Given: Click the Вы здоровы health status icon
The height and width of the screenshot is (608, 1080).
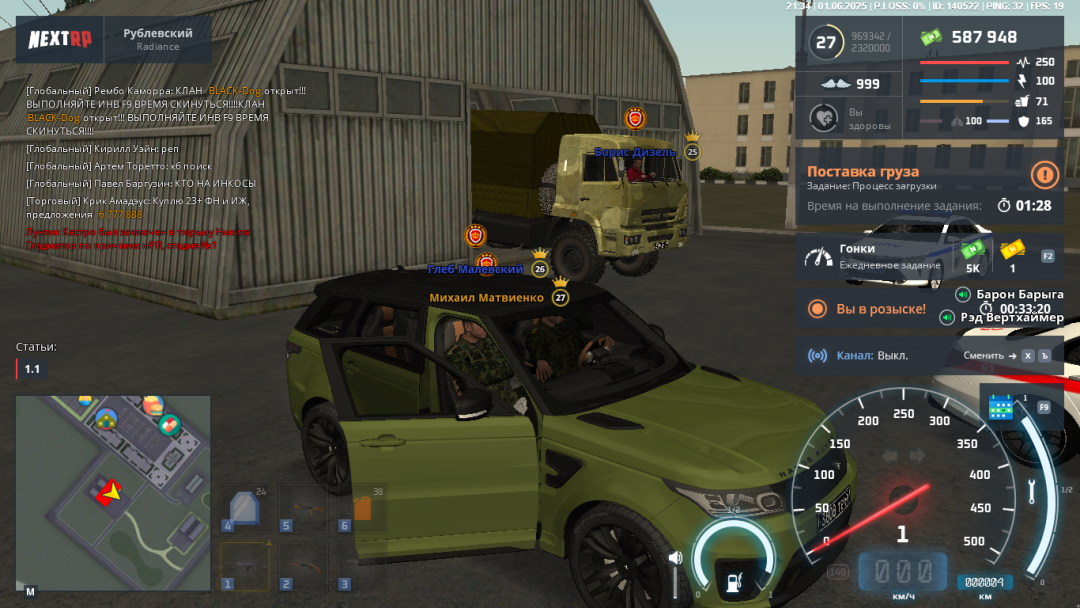Looking at the screenshot, I should point(823,119).
